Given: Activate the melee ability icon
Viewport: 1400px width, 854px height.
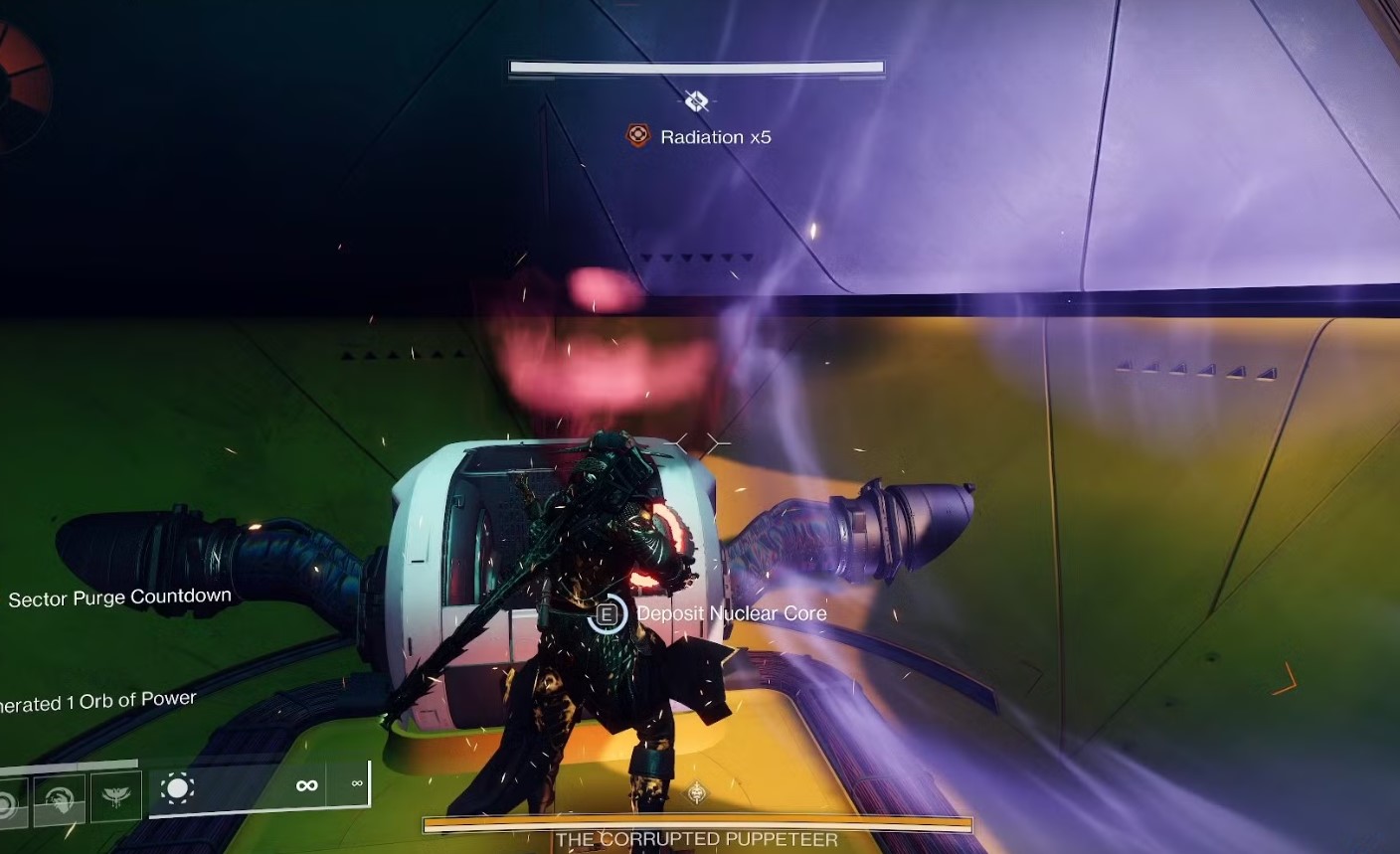Looking at the screenshot, I should [60, 798].
